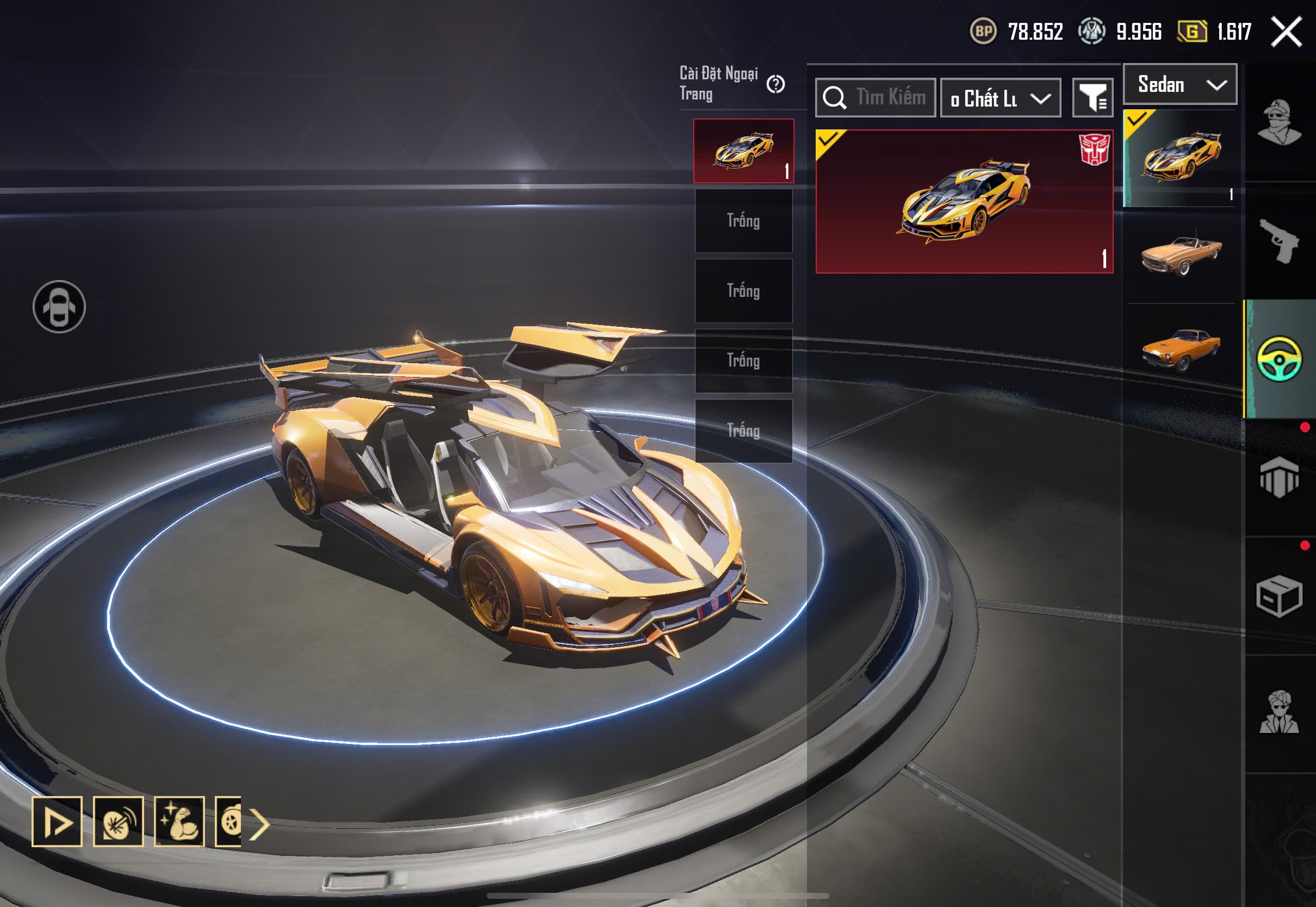The height and width of the screenshot is (907, 1316).
Task: Play the vehicle showcase animation
Action: pos(58,821)
